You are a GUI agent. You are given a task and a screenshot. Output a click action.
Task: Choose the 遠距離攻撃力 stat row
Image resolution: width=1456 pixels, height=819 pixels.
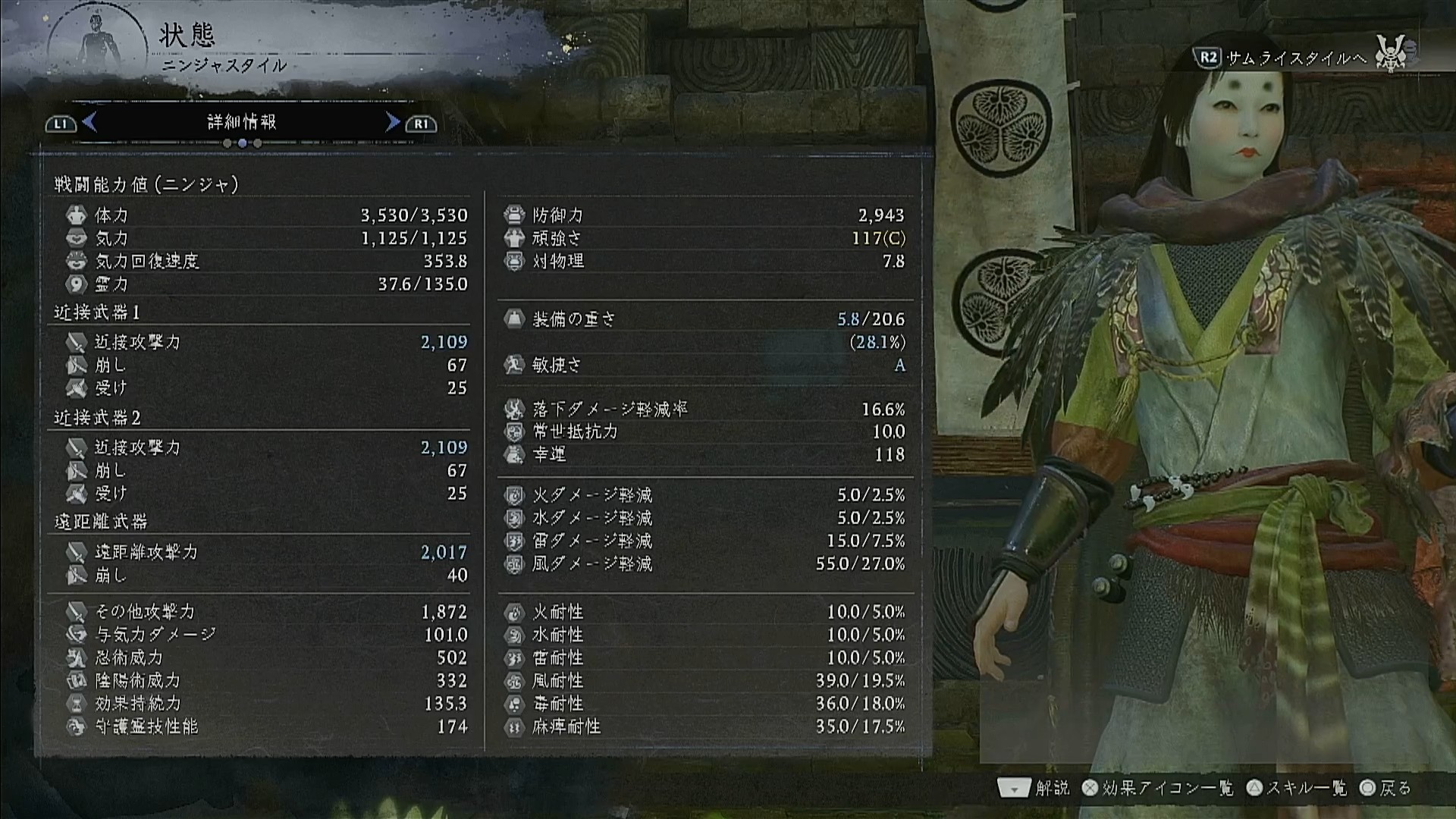(265, 552)
